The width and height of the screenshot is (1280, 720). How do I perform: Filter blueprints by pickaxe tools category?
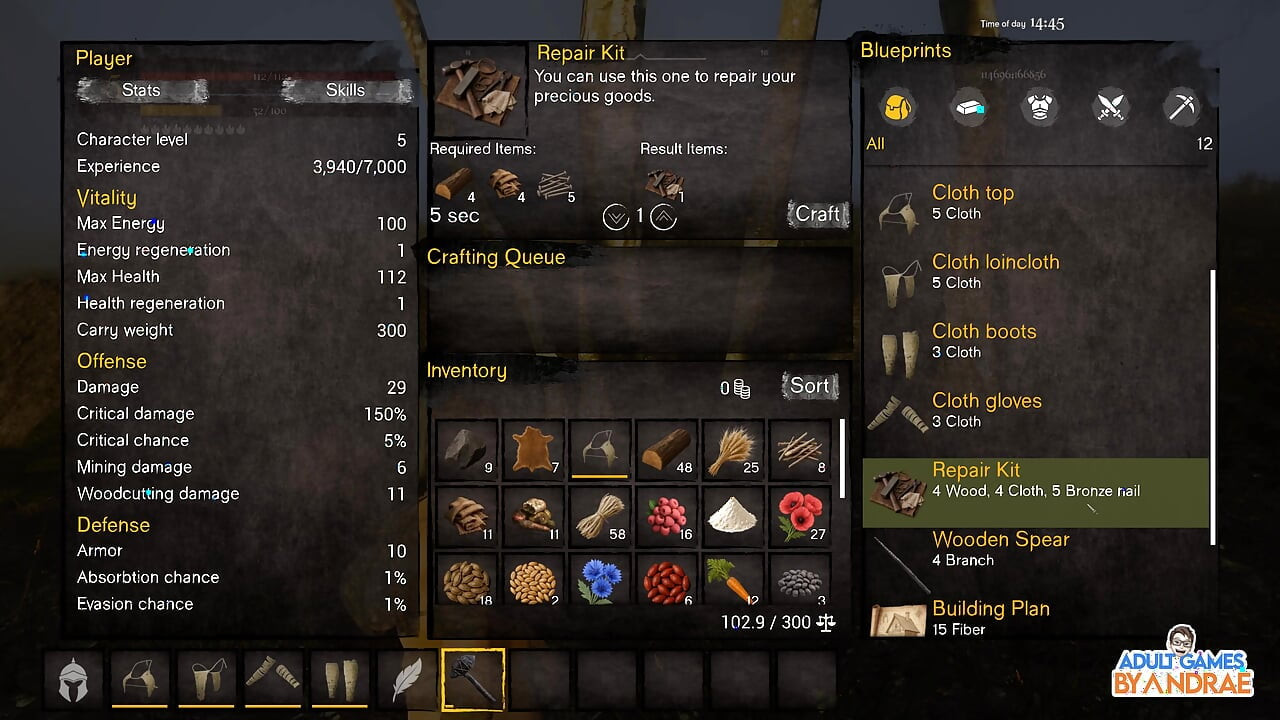click(x=1182, y=107)
